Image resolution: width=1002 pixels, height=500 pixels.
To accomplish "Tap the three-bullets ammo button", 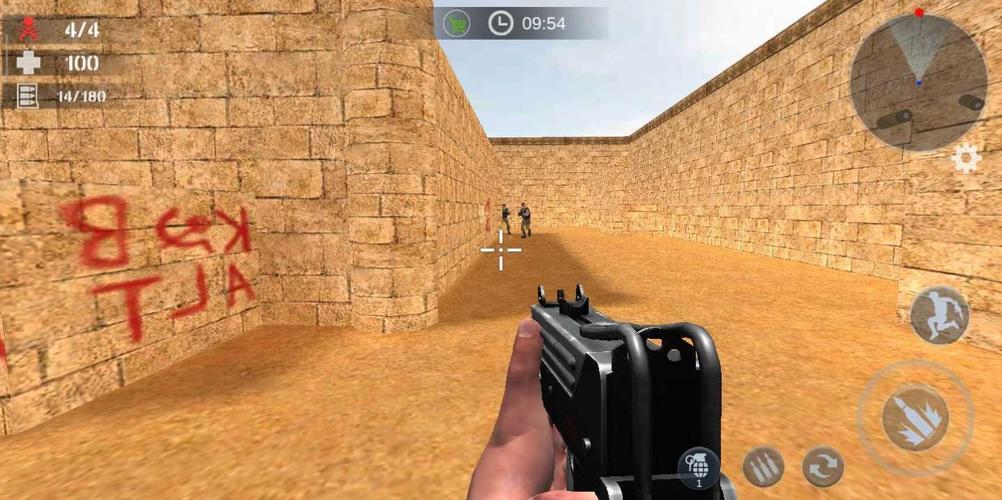I will [x=763, y=467].
